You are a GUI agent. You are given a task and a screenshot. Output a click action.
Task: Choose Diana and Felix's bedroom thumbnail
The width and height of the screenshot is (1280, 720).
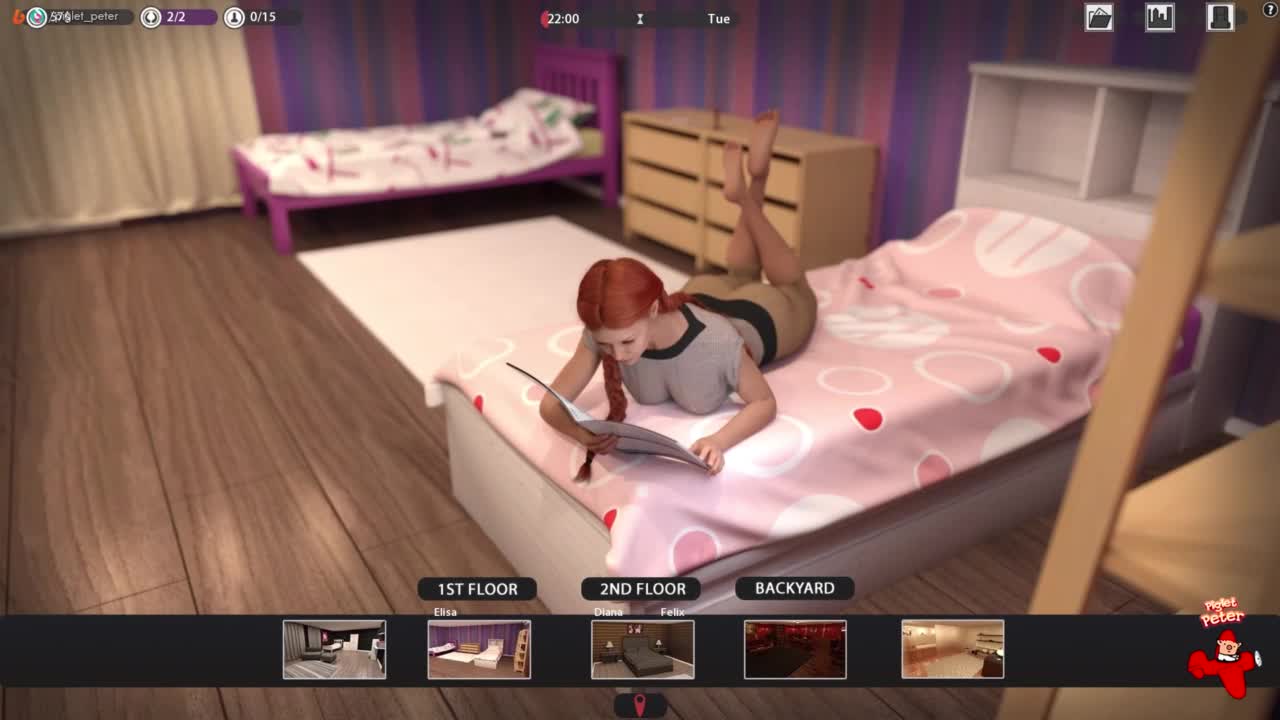point(642,649)
